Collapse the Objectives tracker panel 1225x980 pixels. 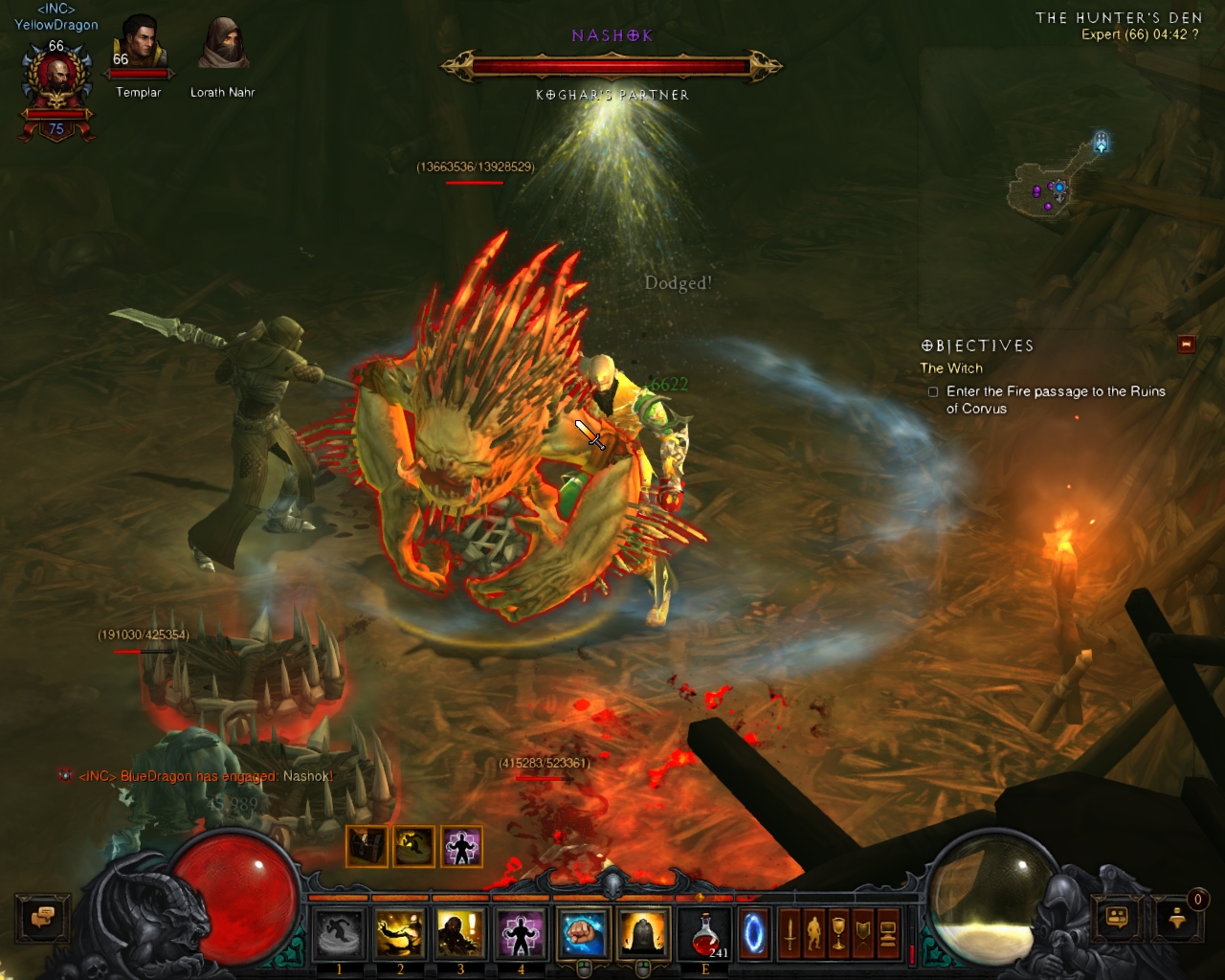1187,345
